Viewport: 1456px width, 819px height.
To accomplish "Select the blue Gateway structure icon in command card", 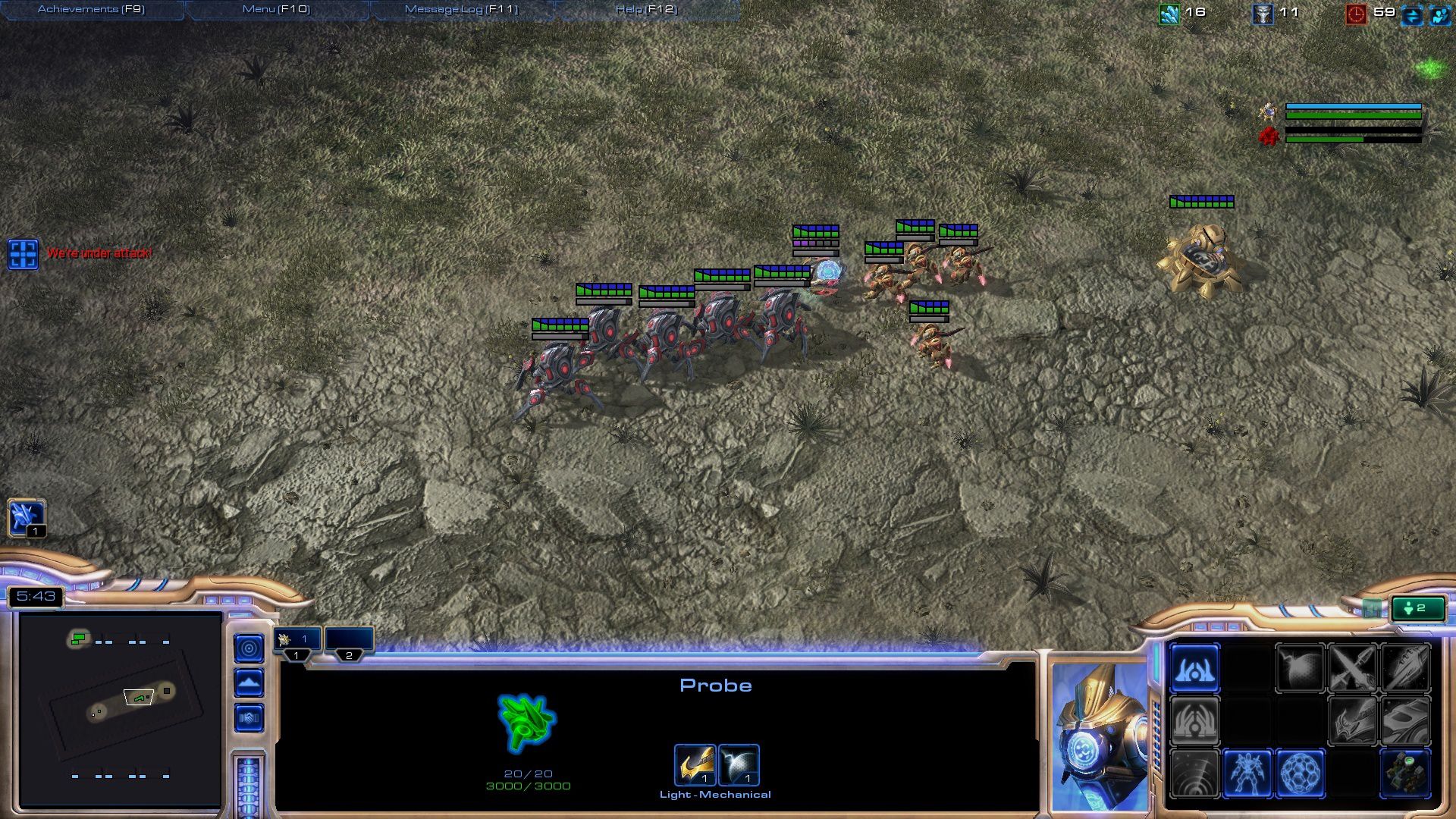I will click(1195, 672).
